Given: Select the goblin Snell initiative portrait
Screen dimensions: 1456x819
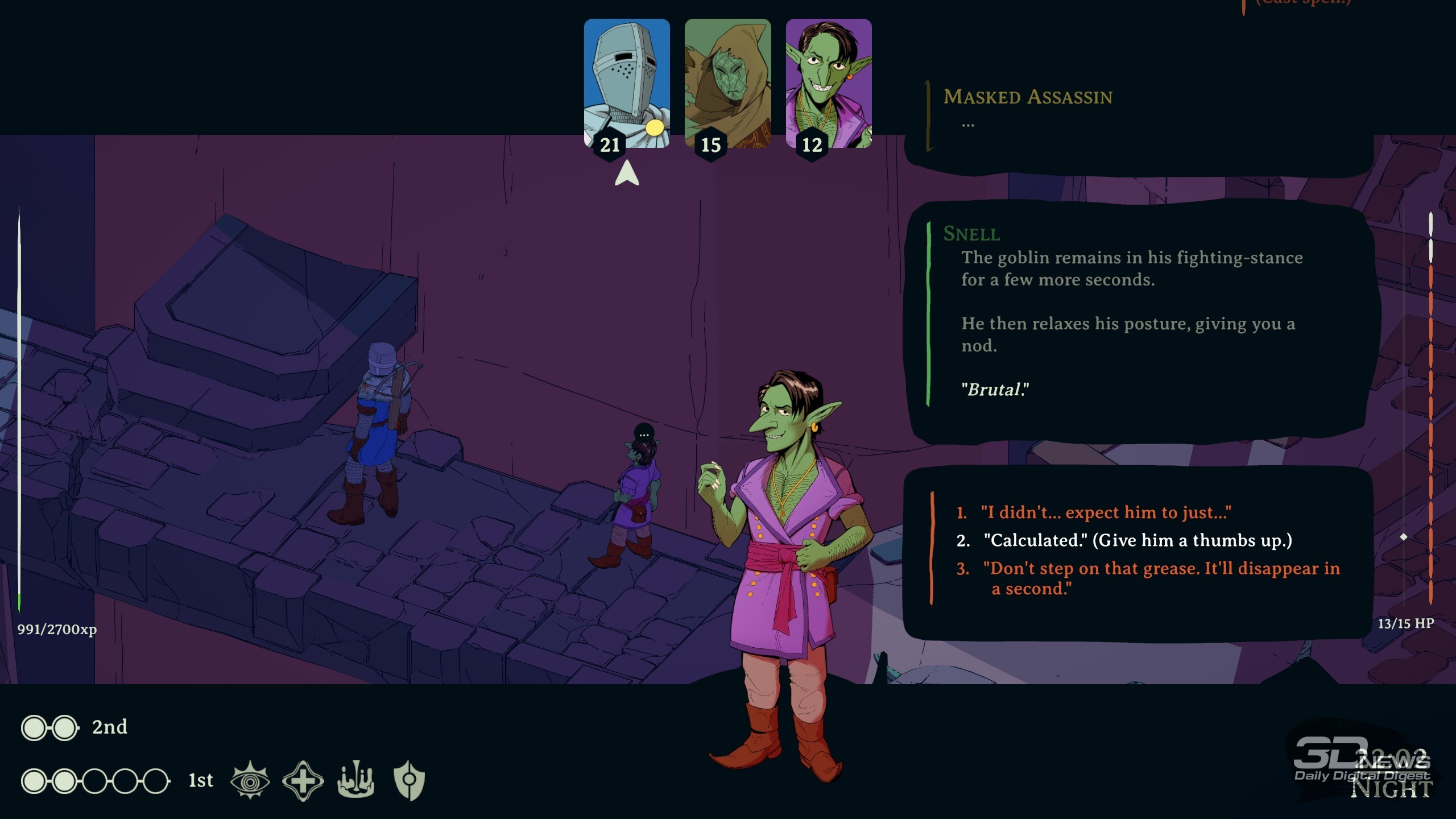Looking at the screenshot, I should [828, 84].
